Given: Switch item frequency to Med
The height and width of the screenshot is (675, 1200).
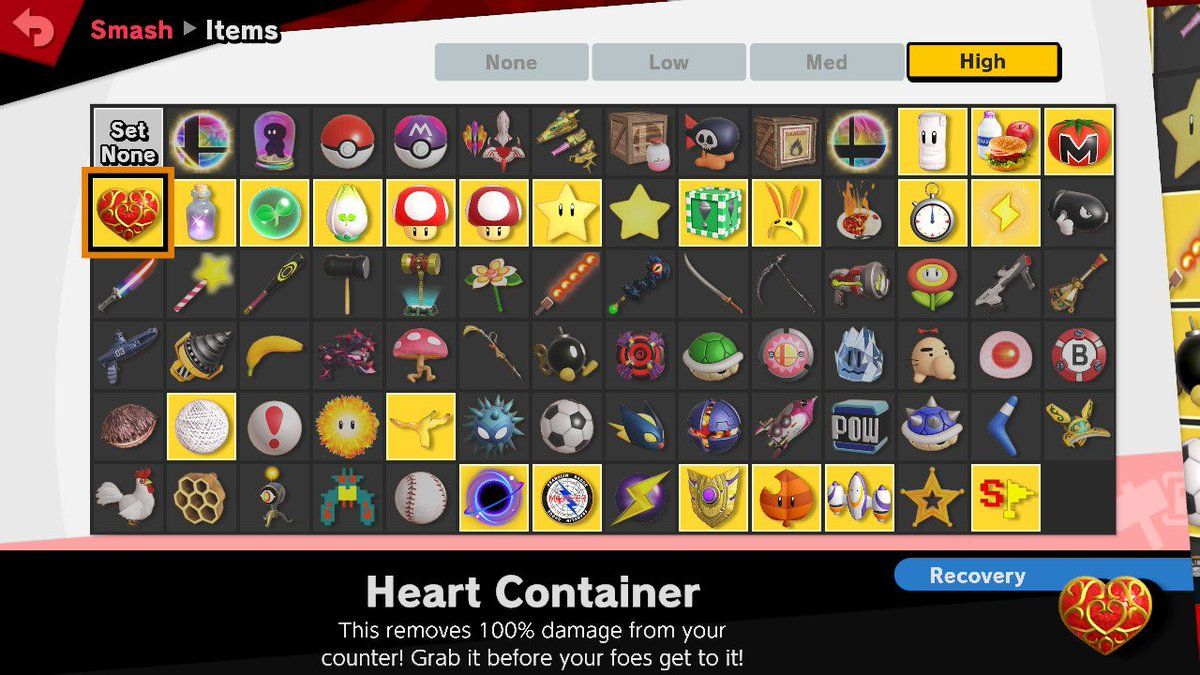Looking at the screenshot, I should coord(826,62).
